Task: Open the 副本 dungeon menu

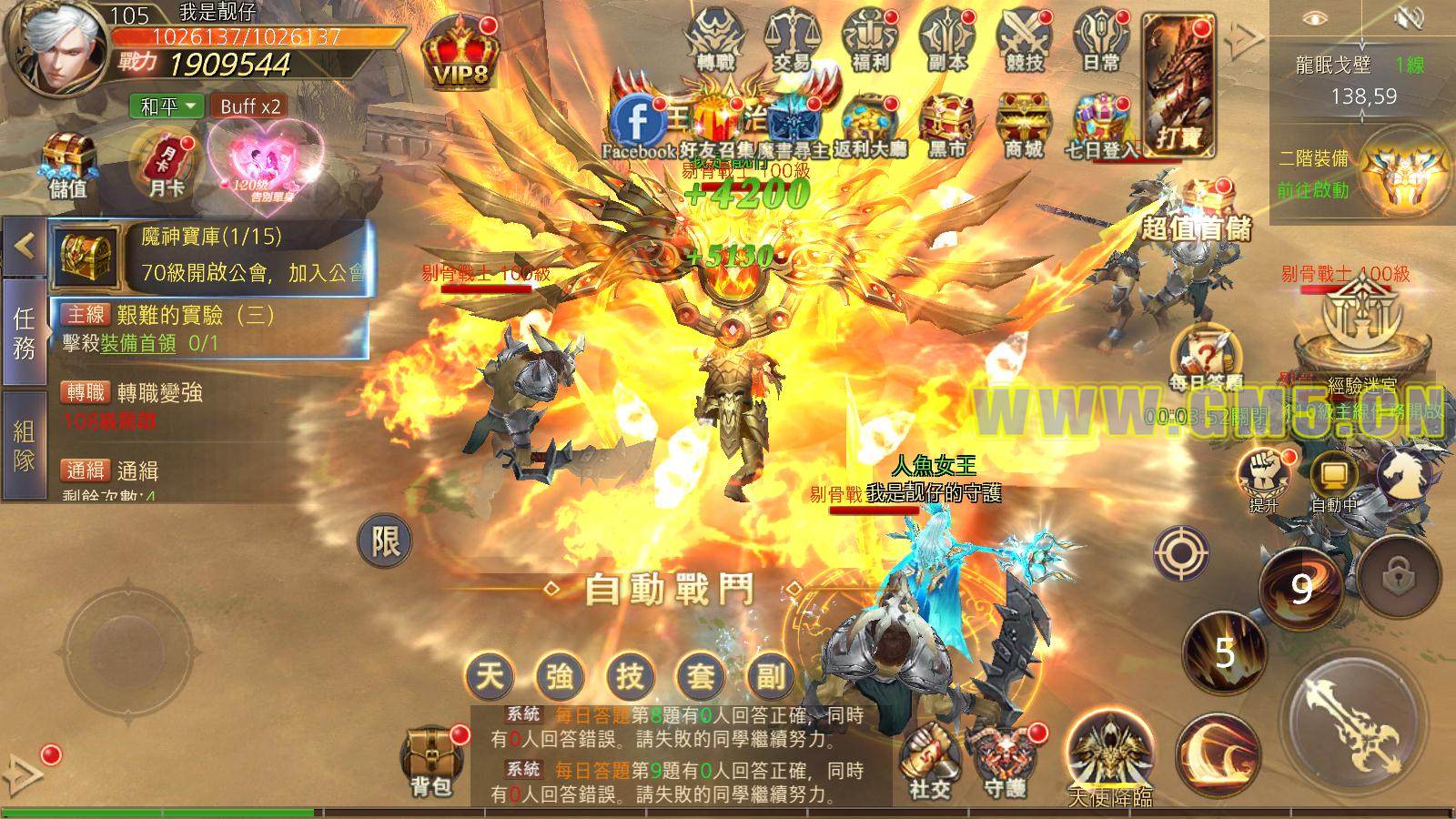Action: pyautogui.click(x=946, y=40)
